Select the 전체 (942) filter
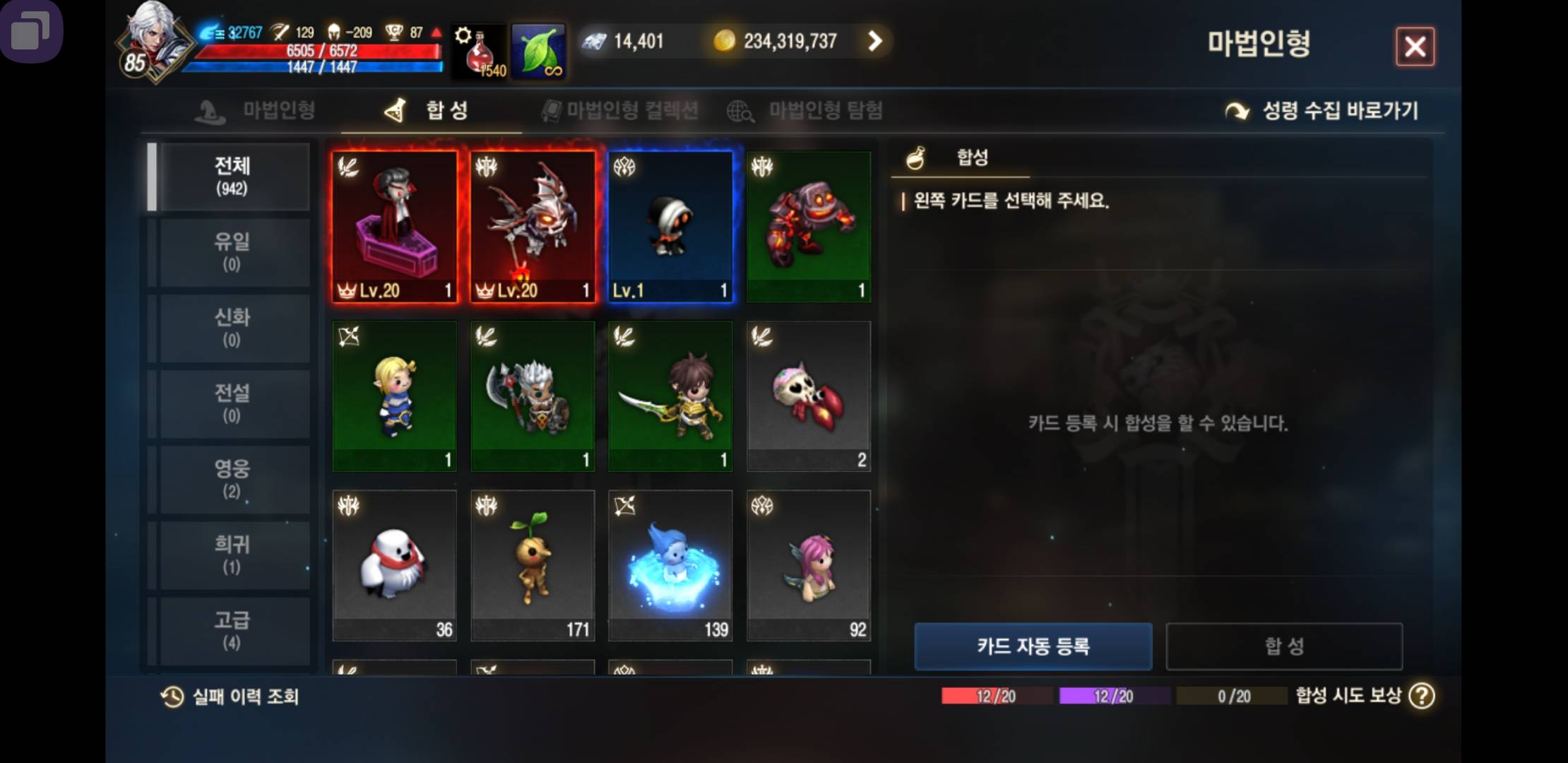This screenshot has height=763, width=1568. coord(232,177)
